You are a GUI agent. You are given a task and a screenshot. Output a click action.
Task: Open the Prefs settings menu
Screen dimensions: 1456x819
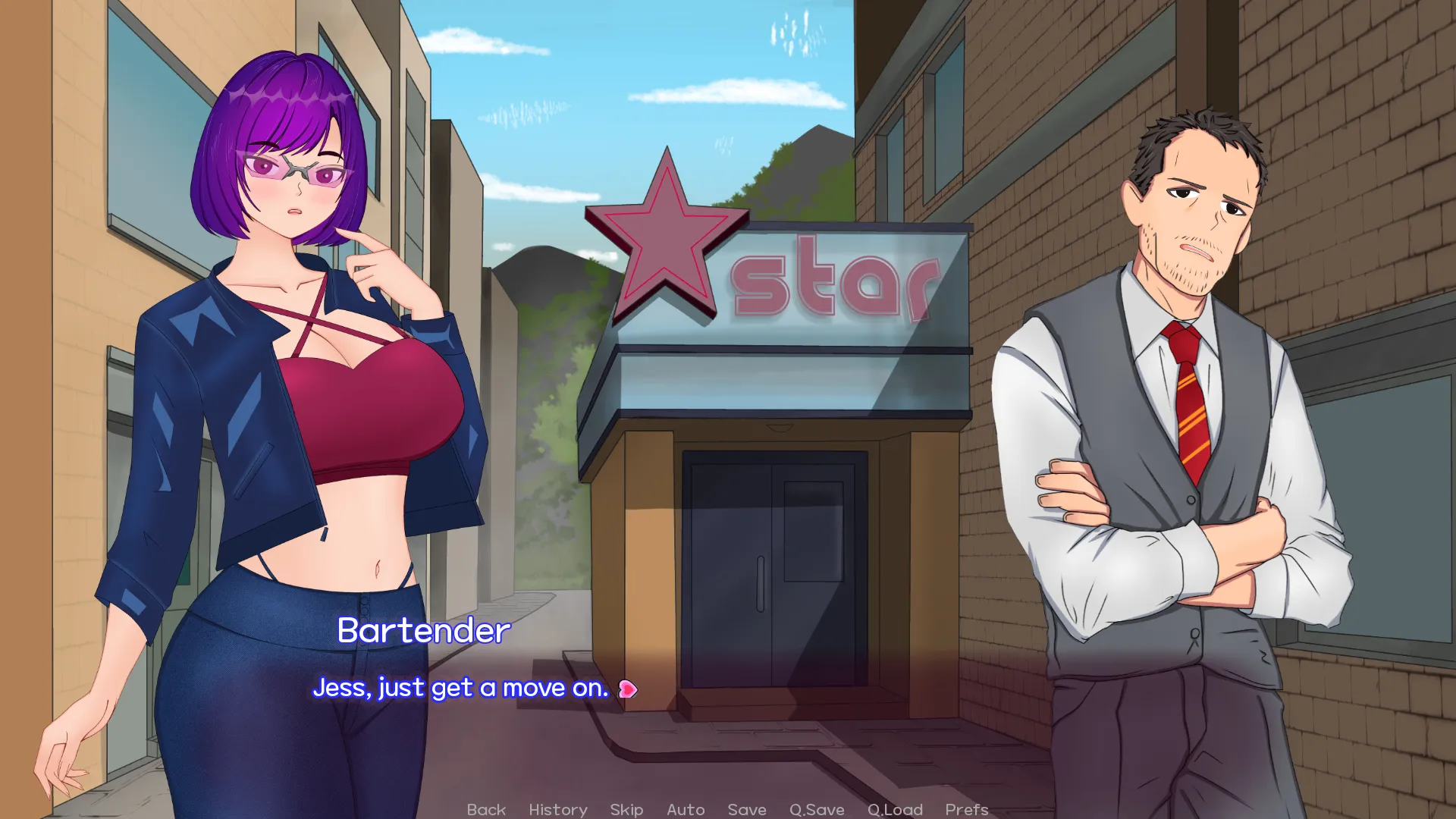pos(967,809)
